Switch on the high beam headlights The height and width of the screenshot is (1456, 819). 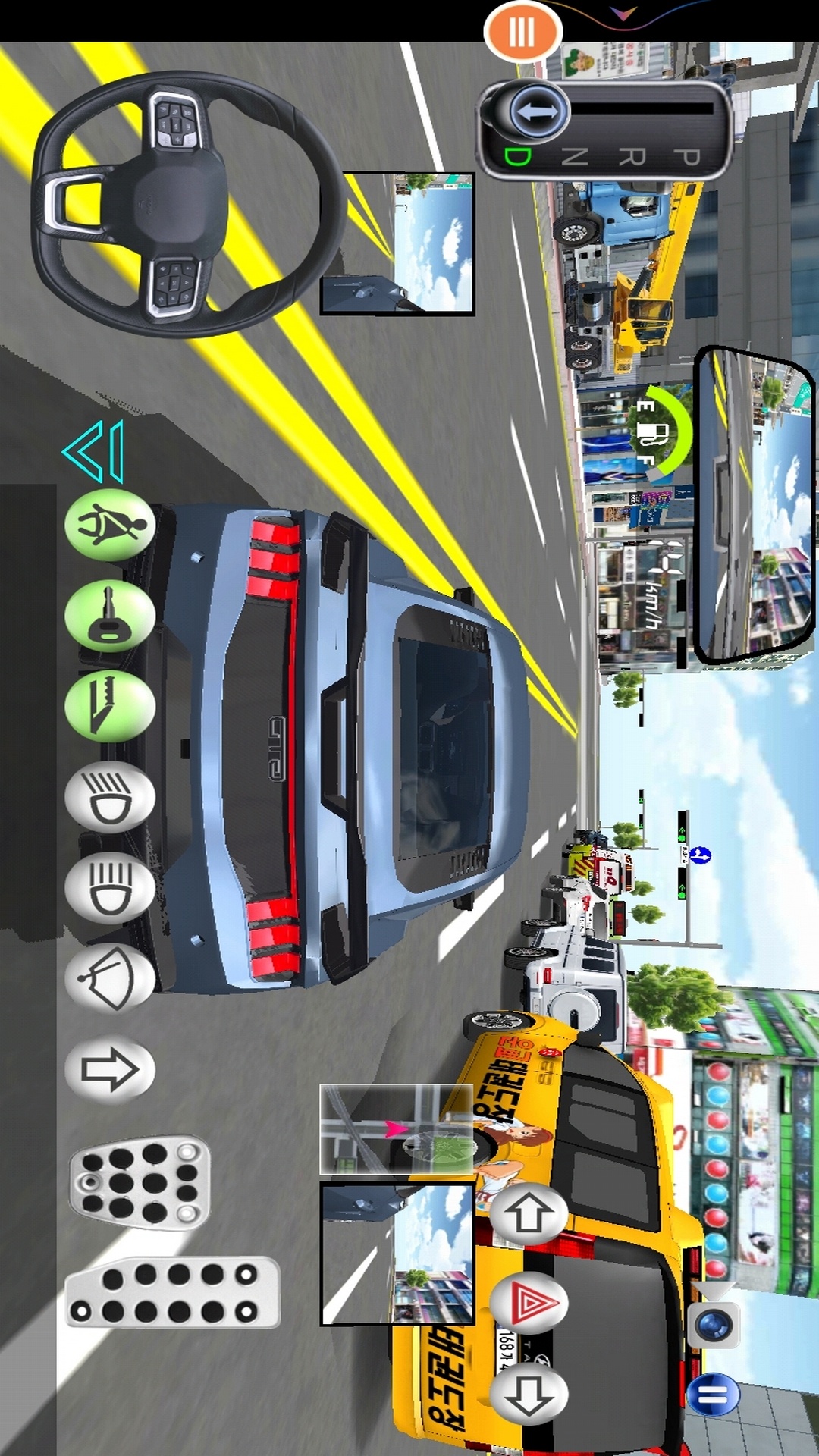pyautogui.click(x=111, y=888)
